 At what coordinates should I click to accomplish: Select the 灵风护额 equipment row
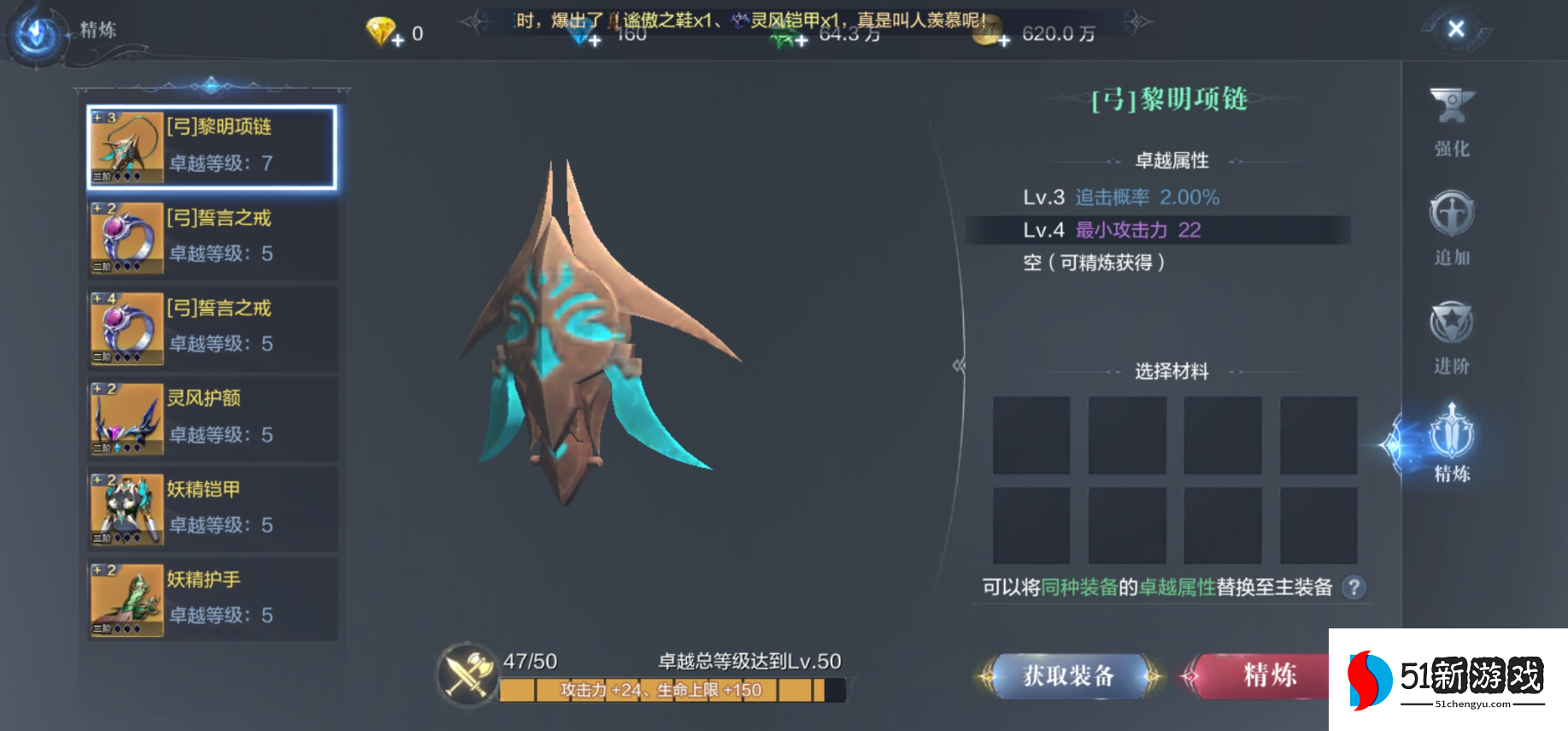coord(212,418)
